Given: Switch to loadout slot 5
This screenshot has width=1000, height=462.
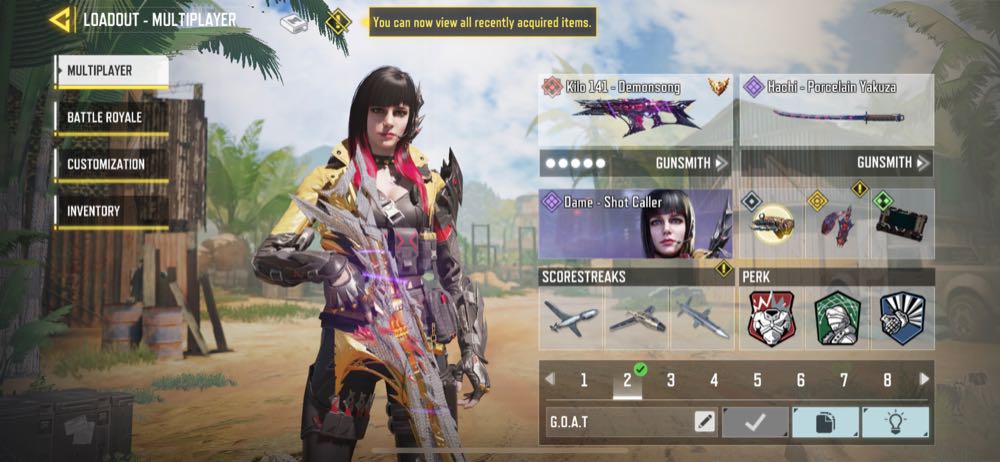Looking at the screenshot, I should (x=757, y=380).
